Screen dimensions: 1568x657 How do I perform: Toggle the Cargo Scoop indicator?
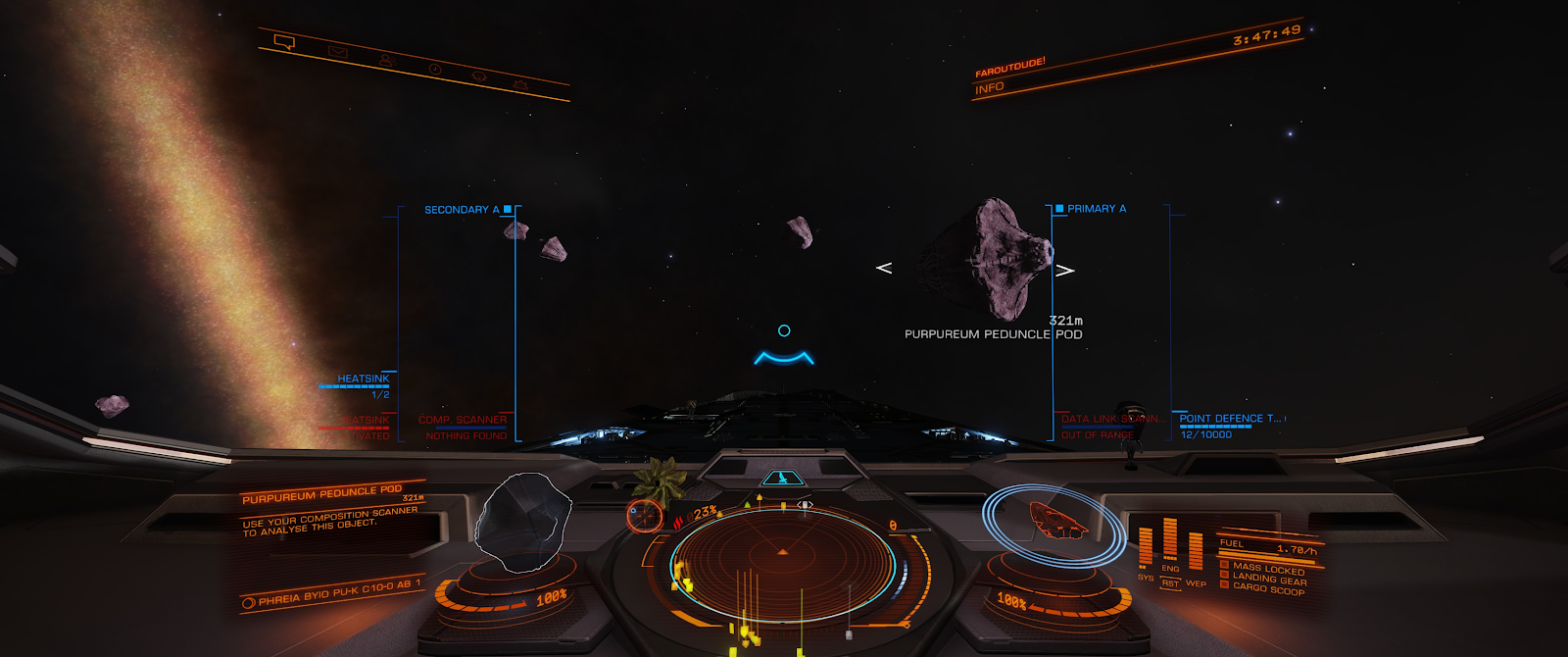pos(1268,588)
